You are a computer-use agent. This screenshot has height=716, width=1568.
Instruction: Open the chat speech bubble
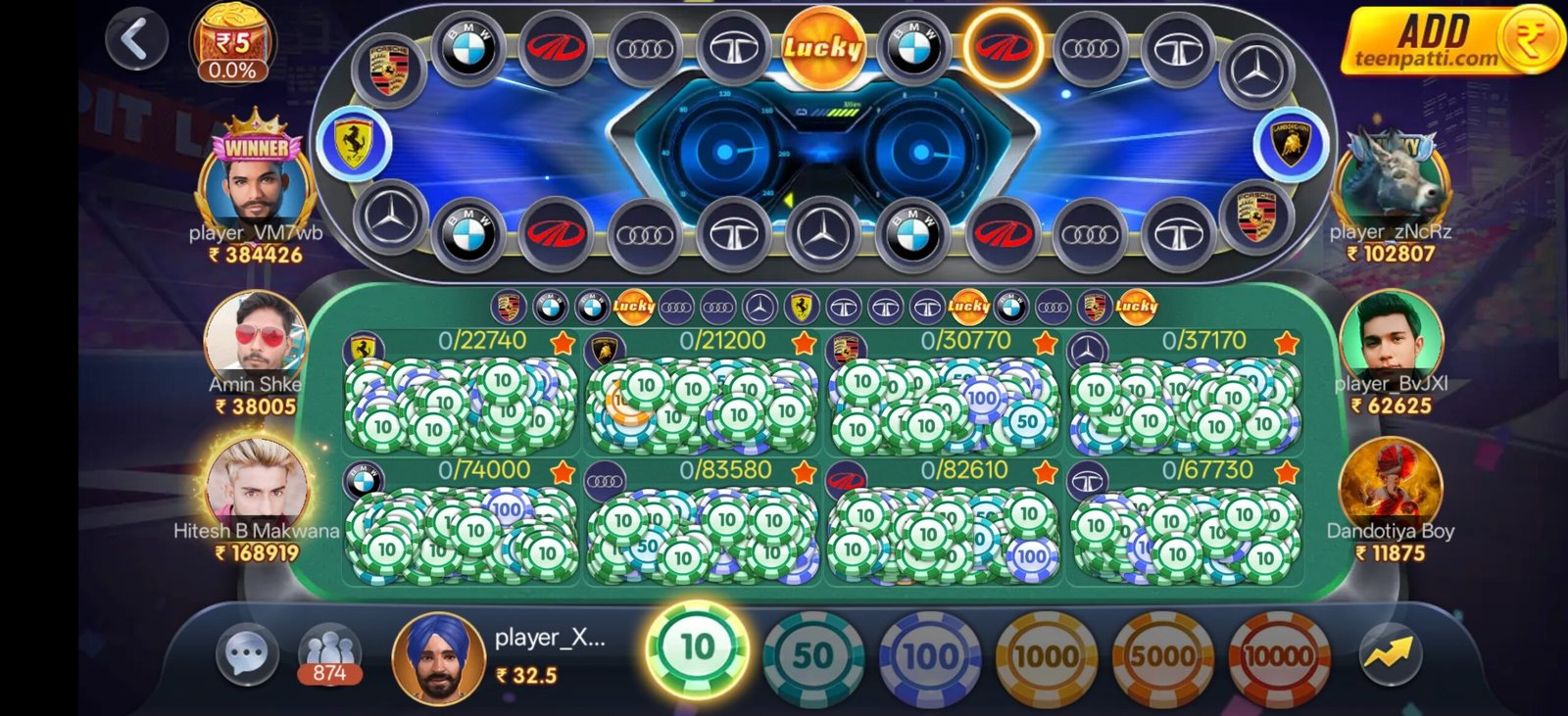pos(246,653)
